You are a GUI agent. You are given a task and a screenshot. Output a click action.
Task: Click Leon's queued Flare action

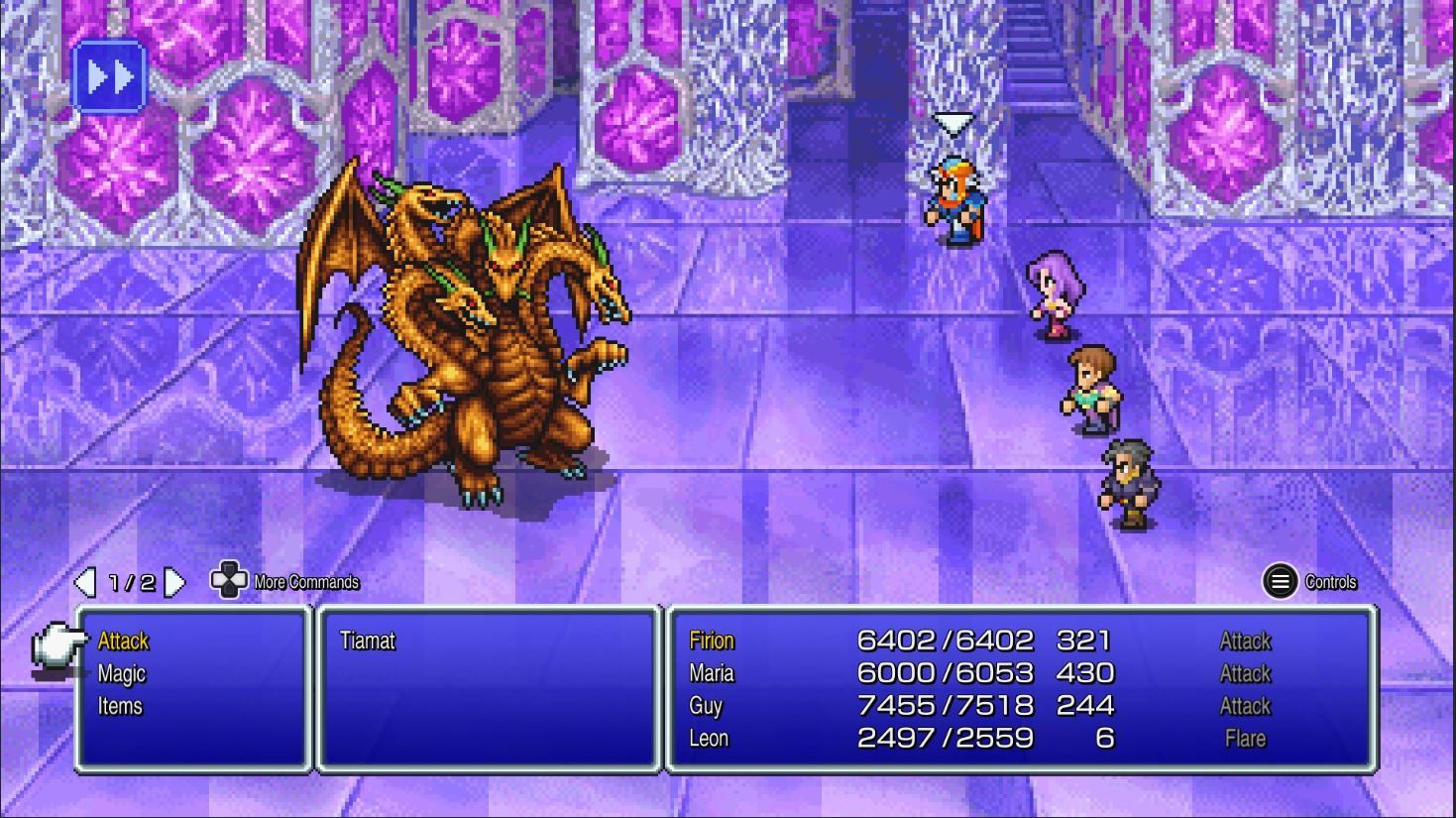(x=1245, y=739)
